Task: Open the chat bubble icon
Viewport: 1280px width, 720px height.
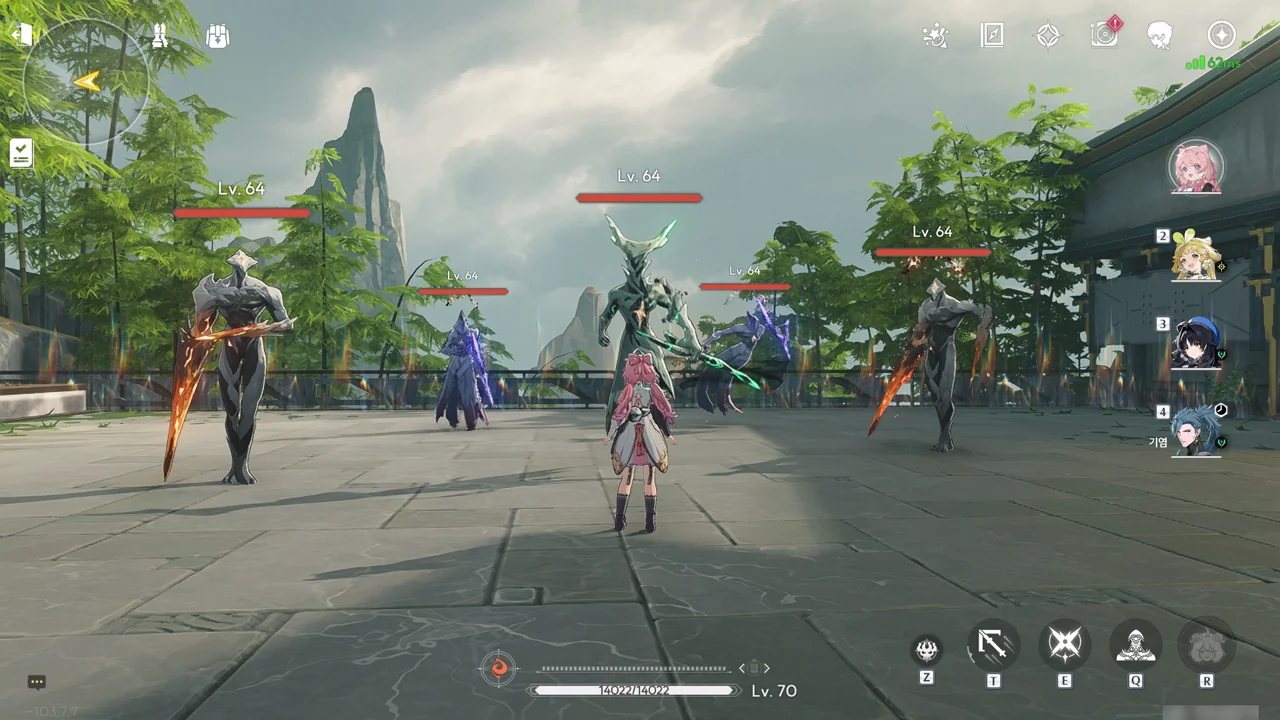Action: pyautogui.click(x=37, y=682)
